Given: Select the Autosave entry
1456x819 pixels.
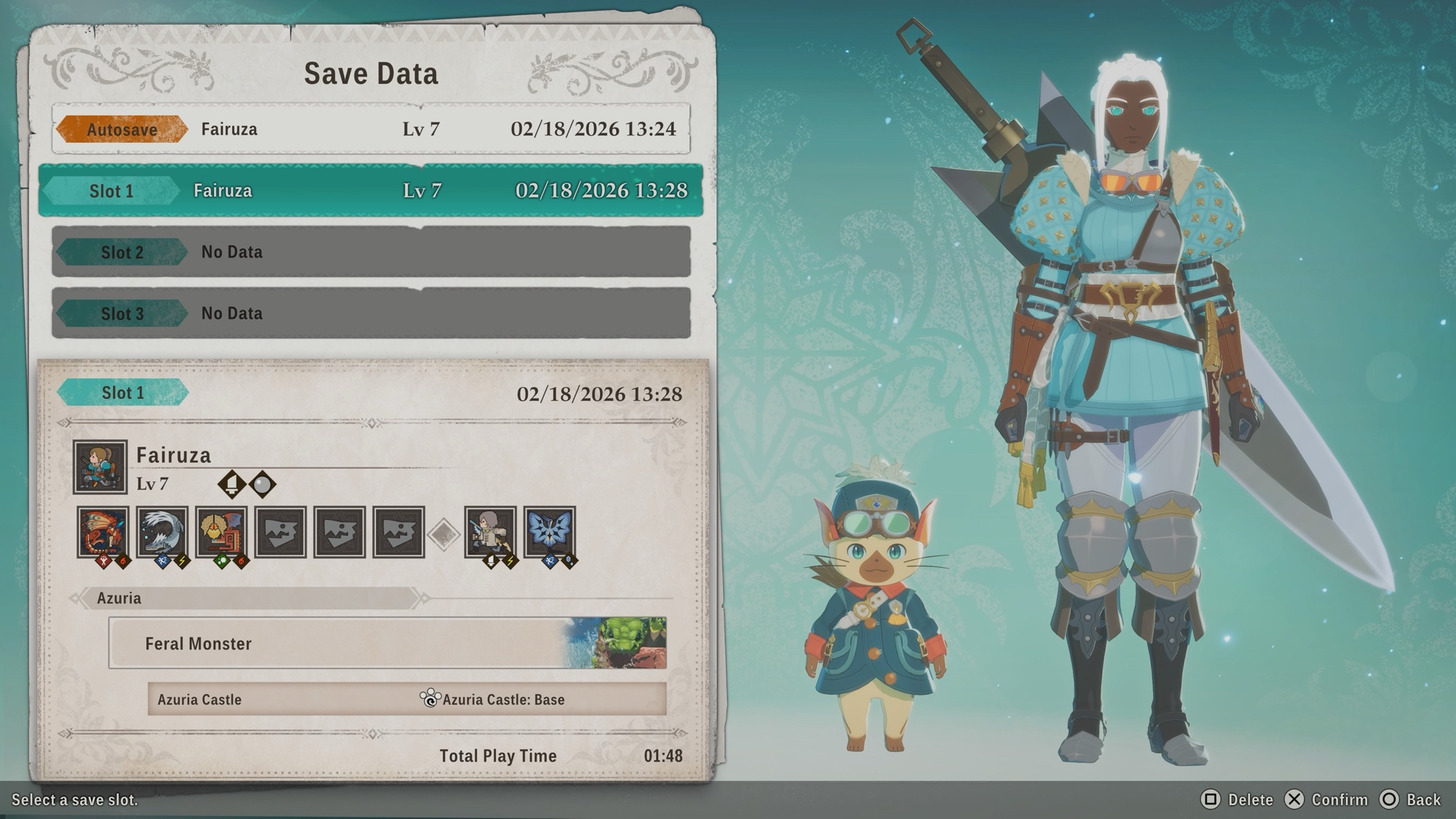Looking at the screenshot, I should pyautogui.click(x=371, y=129).
